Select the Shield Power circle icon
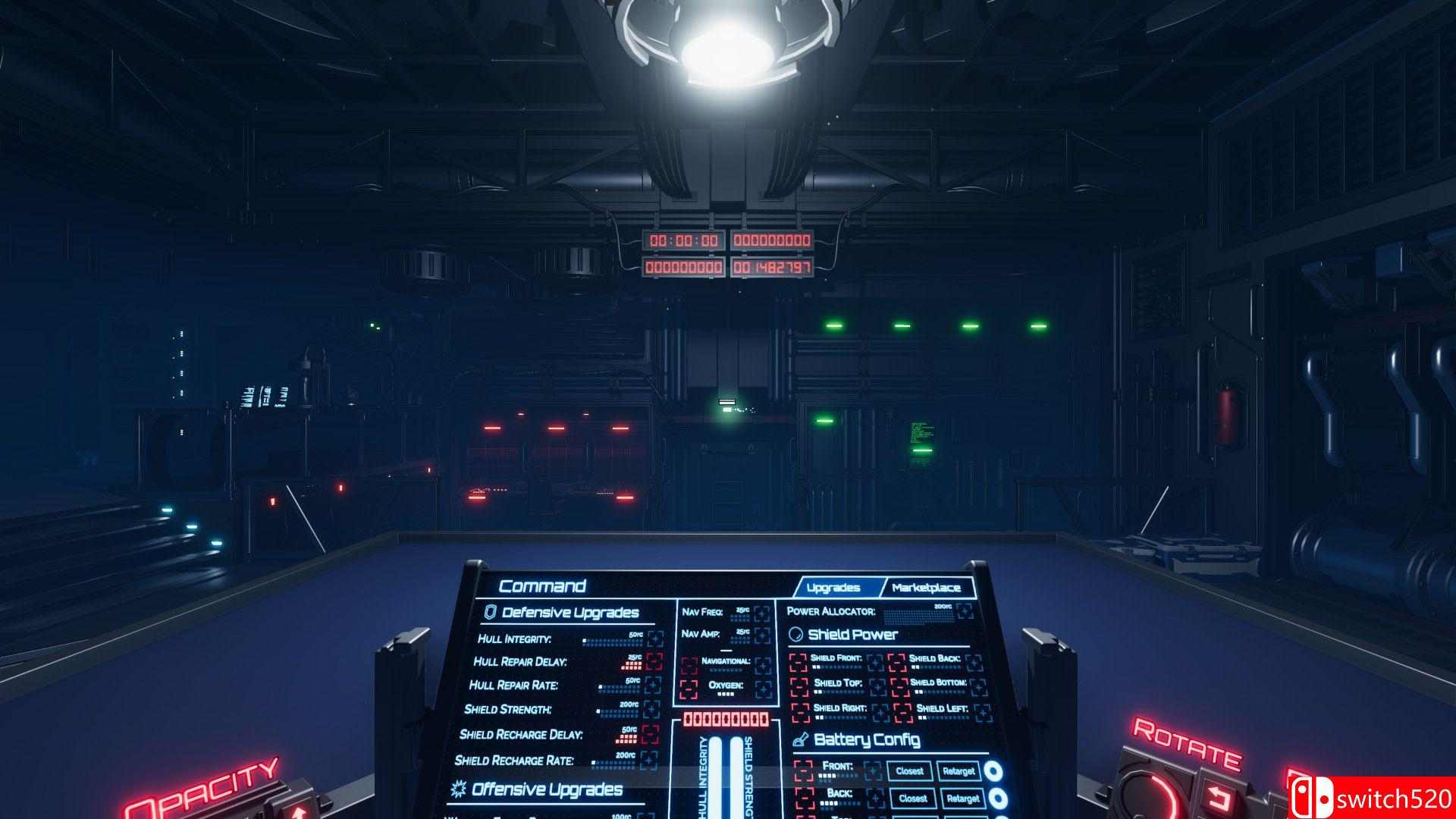The width and height of the screenshot is (1456, 819). click(x=795, y=634)
